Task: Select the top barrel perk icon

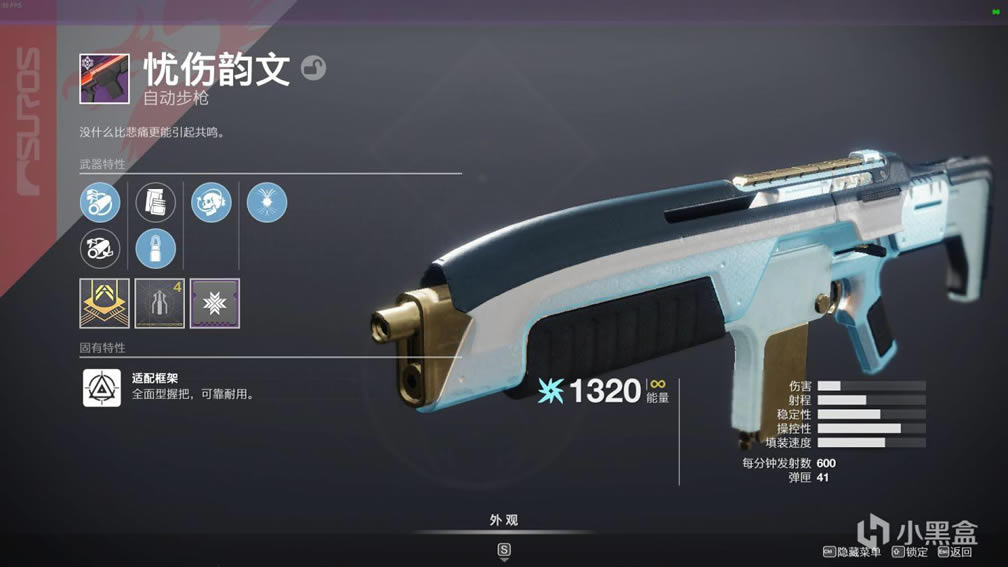Action: 100,203
